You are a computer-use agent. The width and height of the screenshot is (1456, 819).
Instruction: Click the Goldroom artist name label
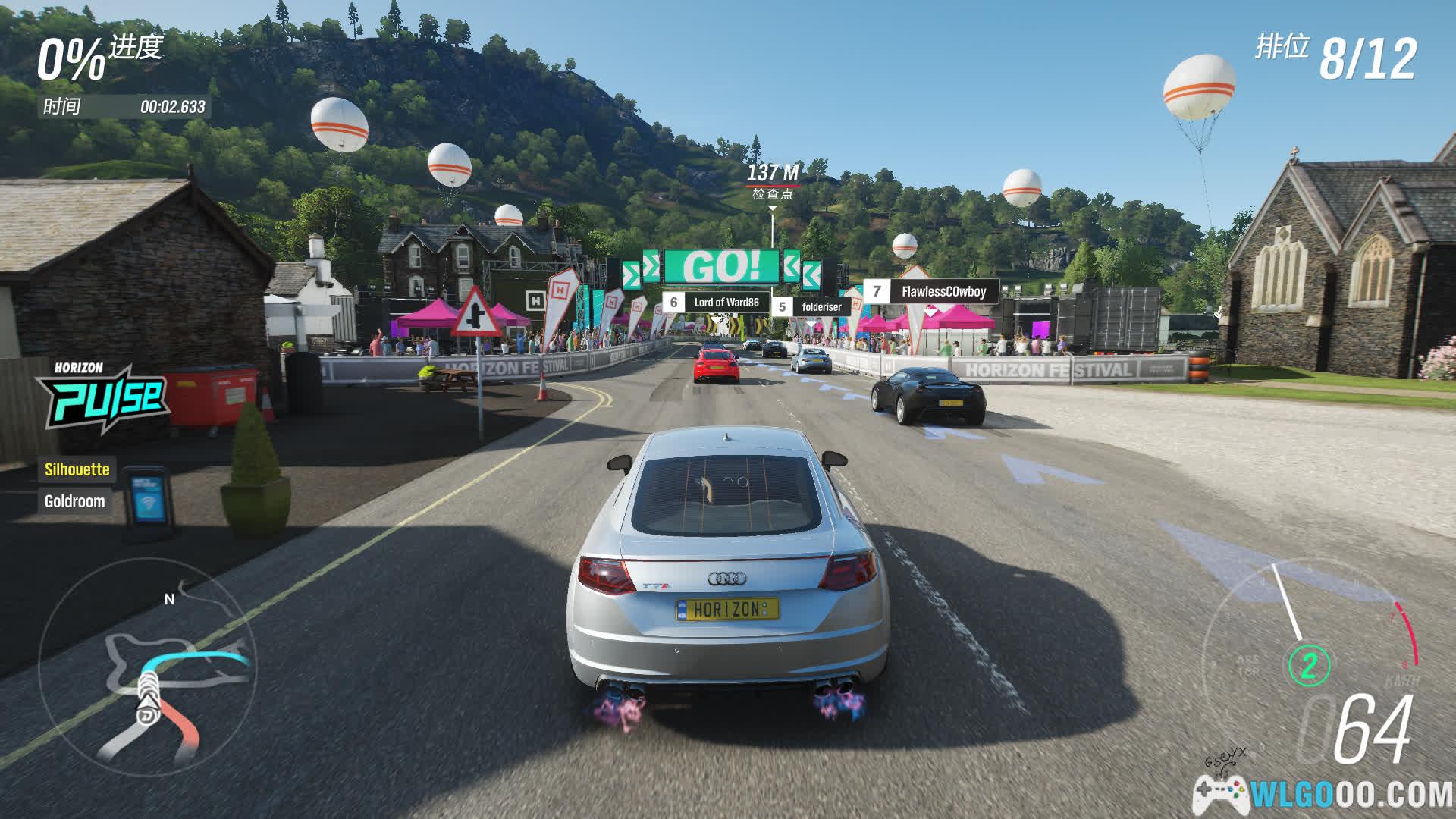coord(74,501)
